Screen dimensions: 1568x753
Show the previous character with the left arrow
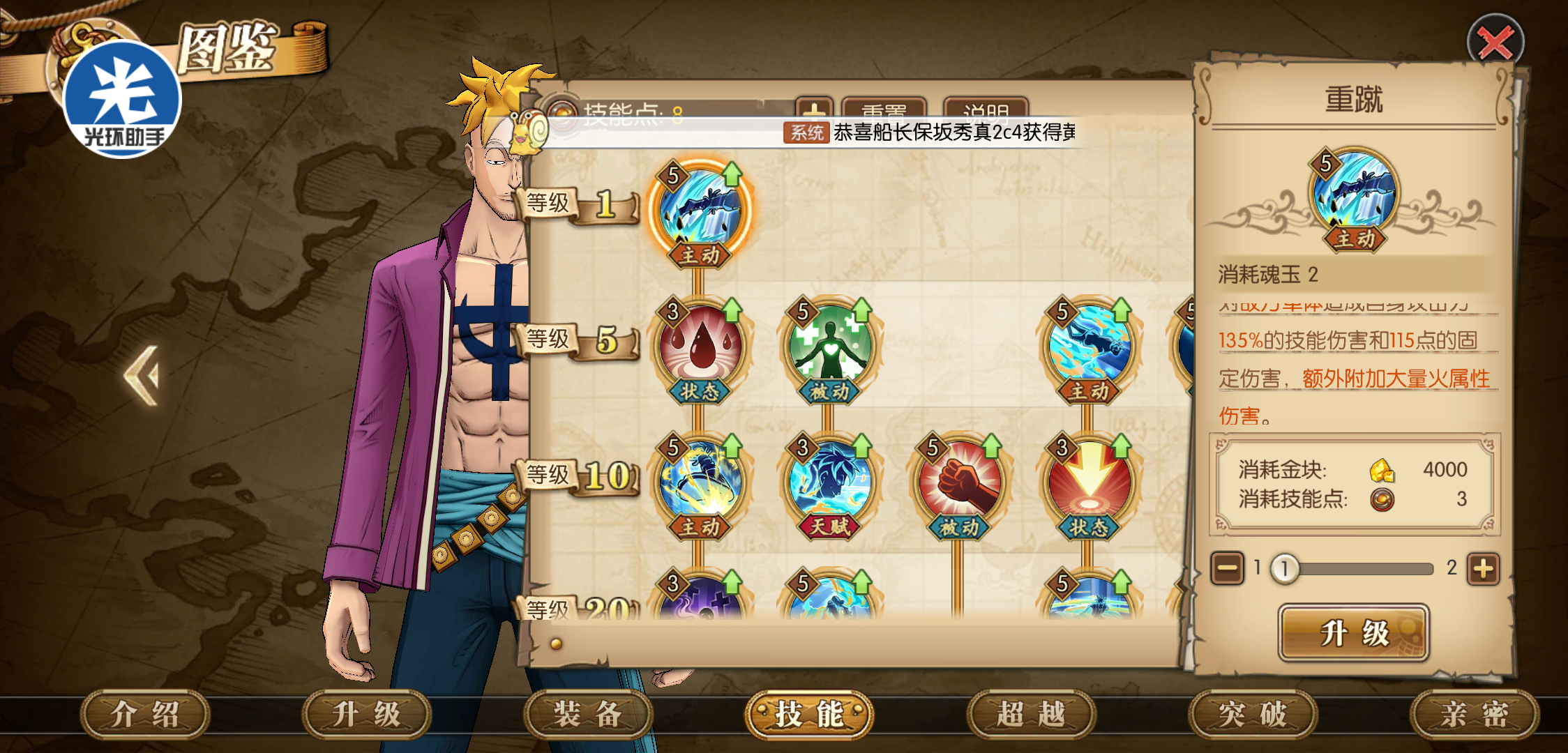tap(142, 375)
